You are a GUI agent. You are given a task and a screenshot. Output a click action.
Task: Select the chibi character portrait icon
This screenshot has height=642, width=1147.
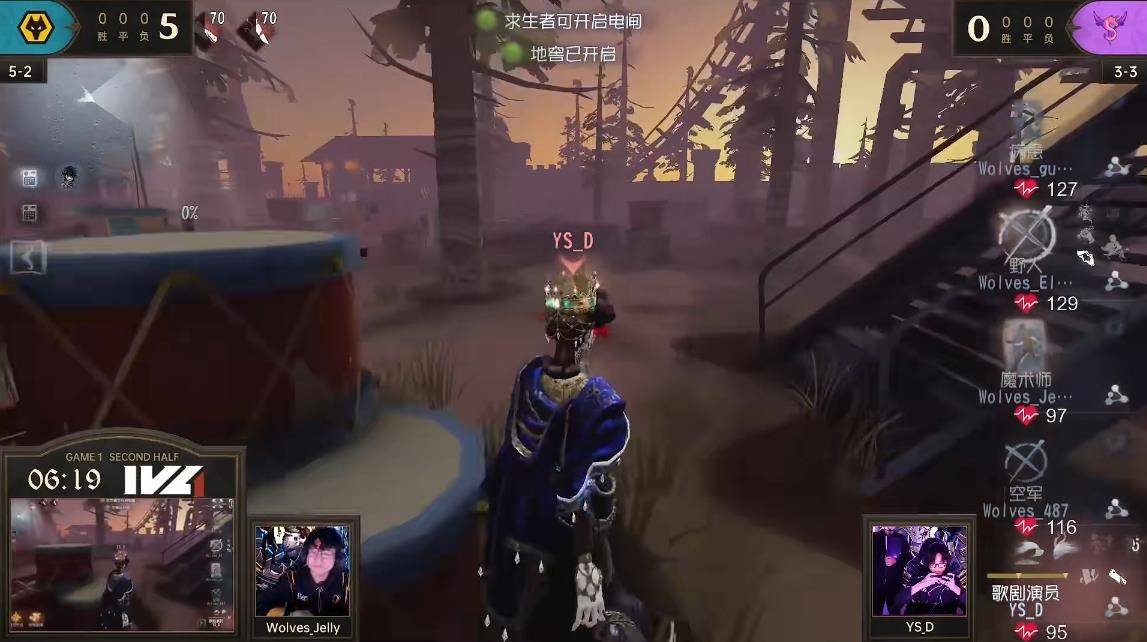coord(69,177)
